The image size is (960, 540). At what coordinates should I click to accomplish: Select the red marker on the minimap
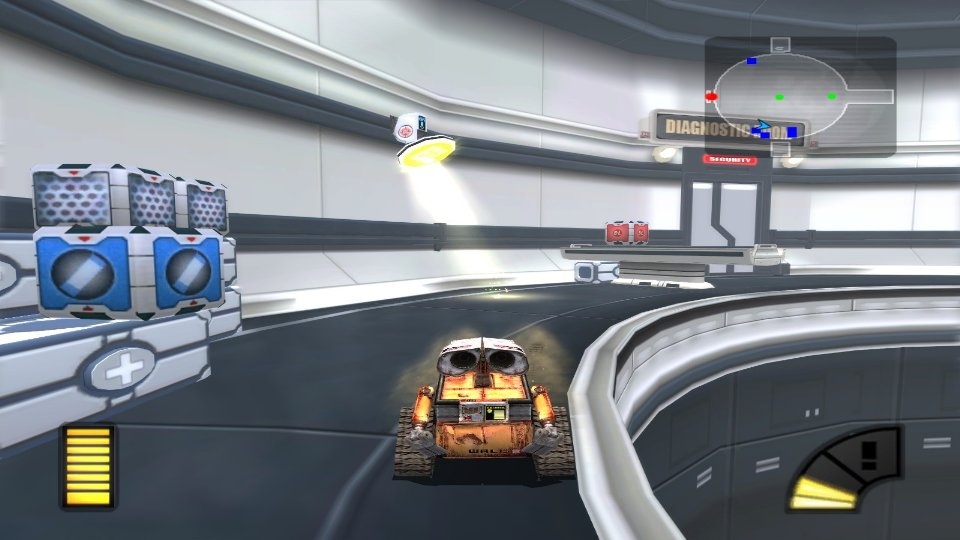(712, 97)
